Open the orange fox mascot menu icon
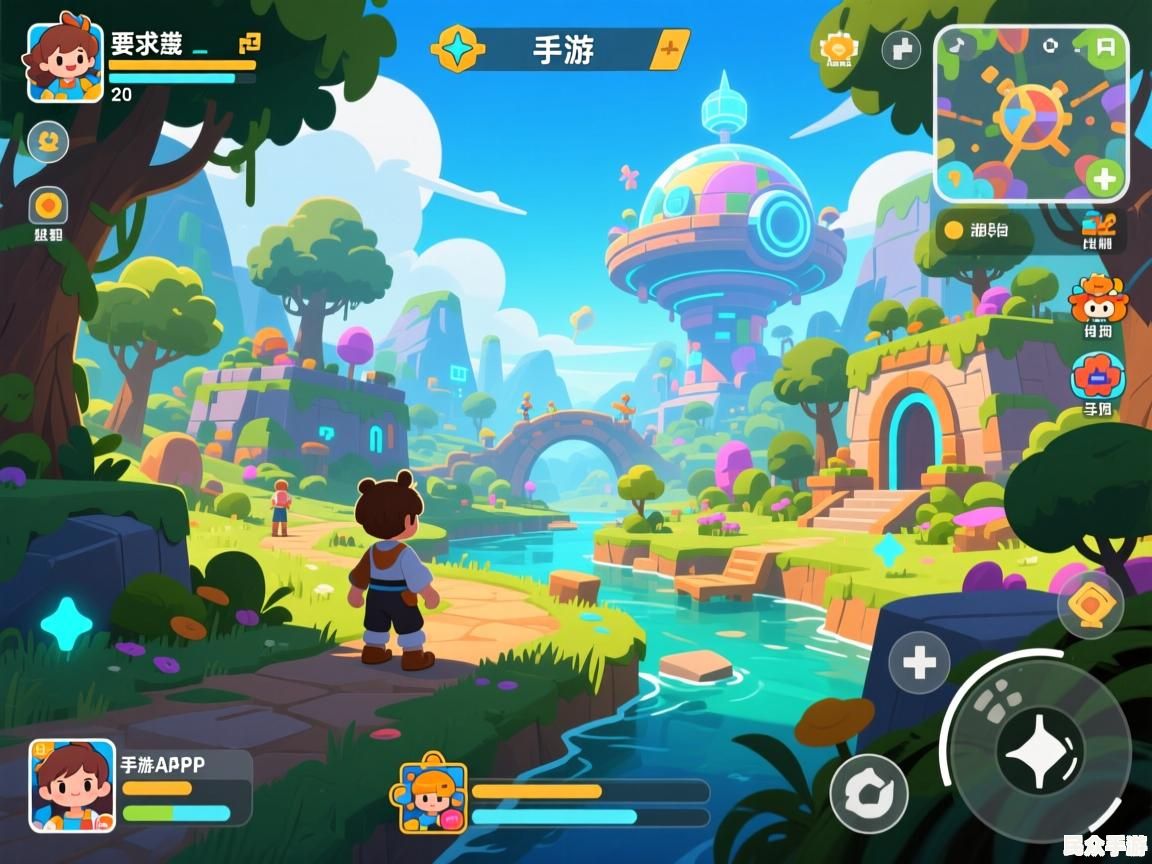This screenshot has width=1152, height=864. (1097, 298)
